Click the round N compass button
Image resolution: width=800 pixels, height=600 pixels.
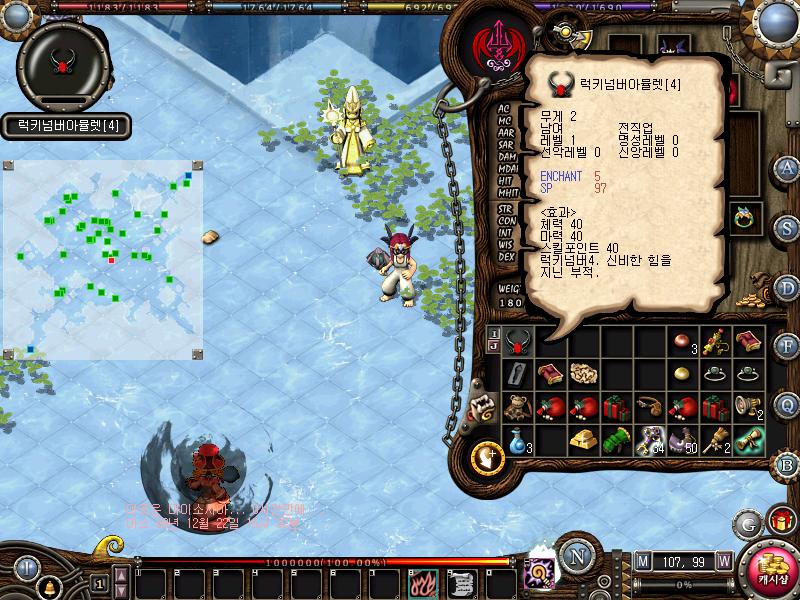pyautogui.click(x=577, y=555)
